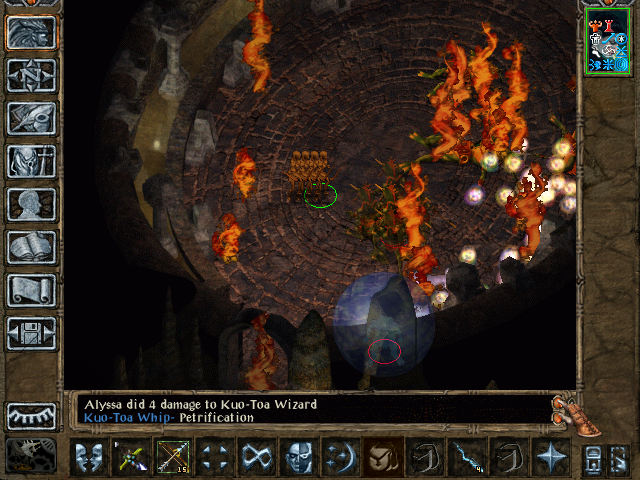Use the blue wand quick item

[x=466, y=458]
